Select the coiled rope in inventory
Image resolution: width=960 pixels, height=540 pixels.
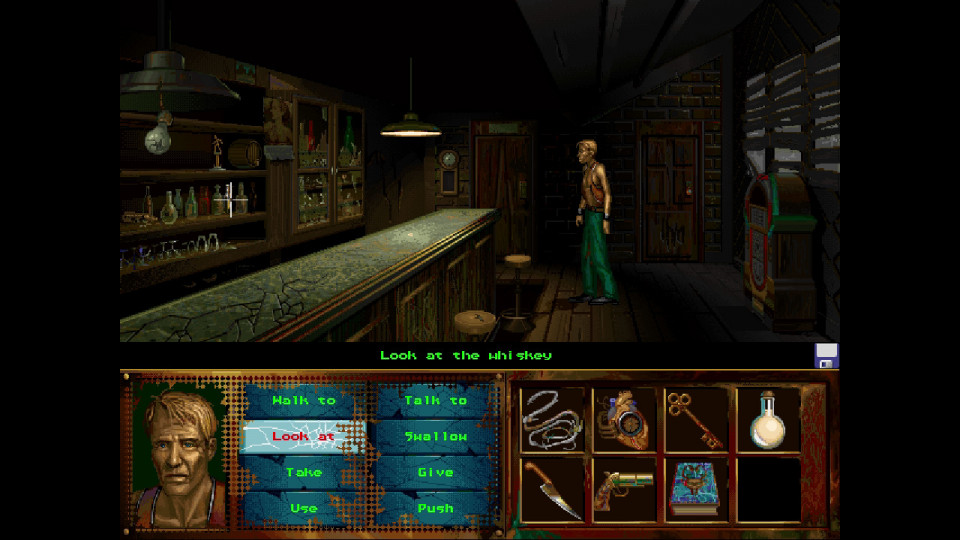click(x=552, y=419)
